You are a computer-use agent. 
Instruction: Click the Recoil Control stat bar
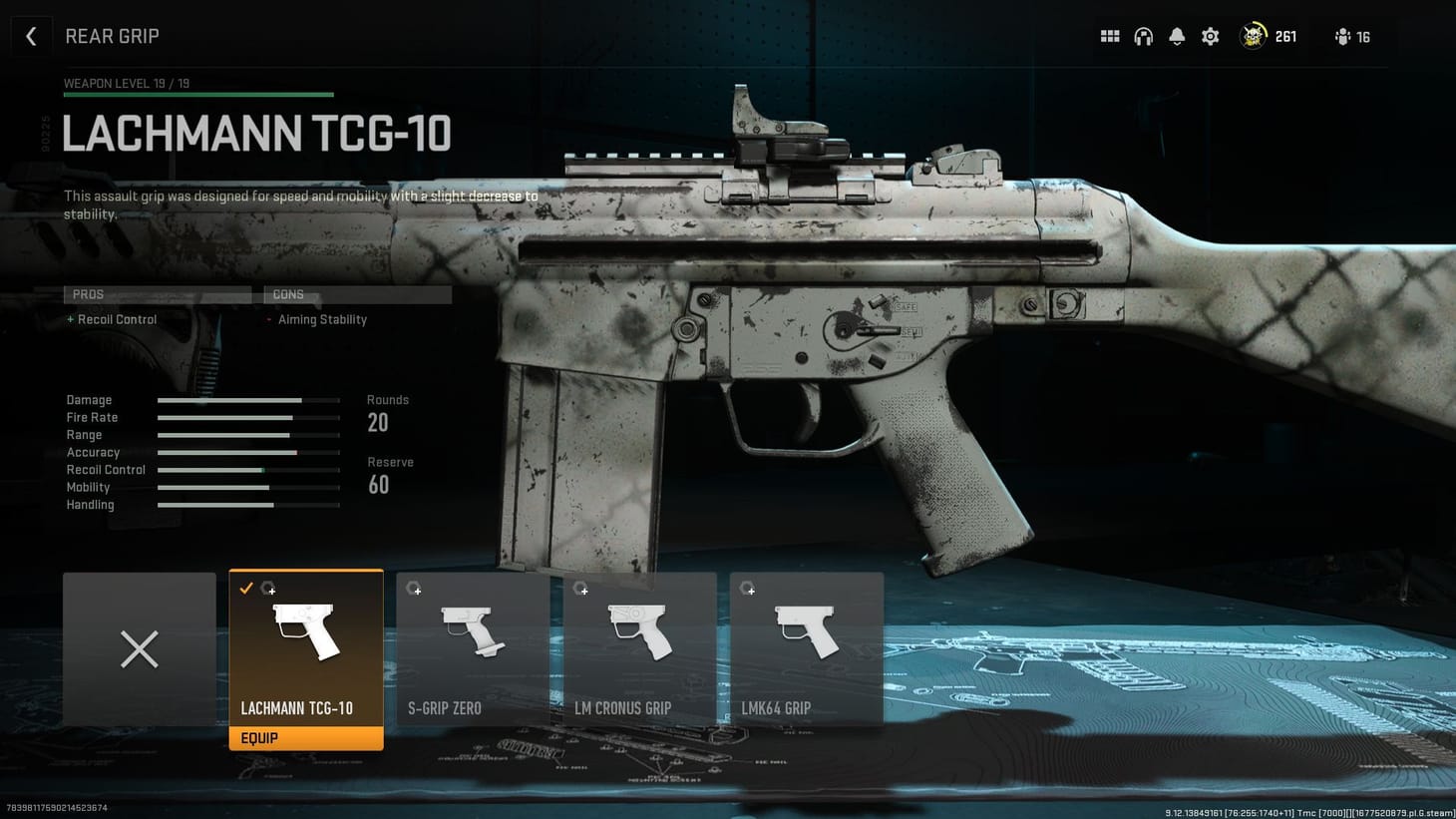248,470
